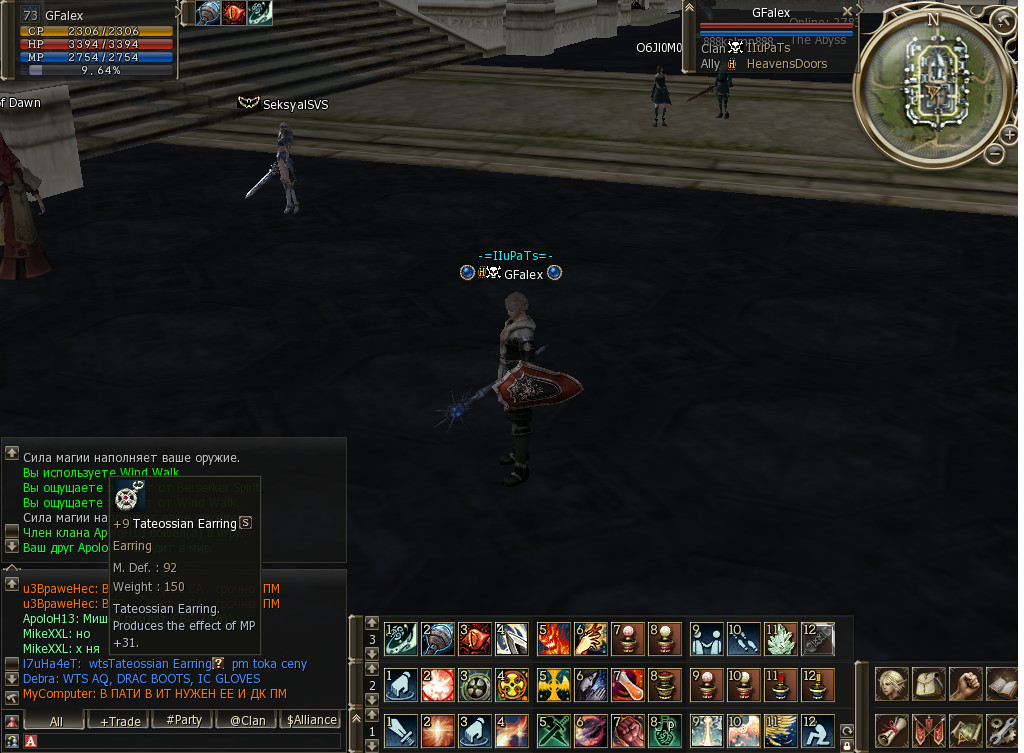Select the @Clan chat tab

(247, 720)
